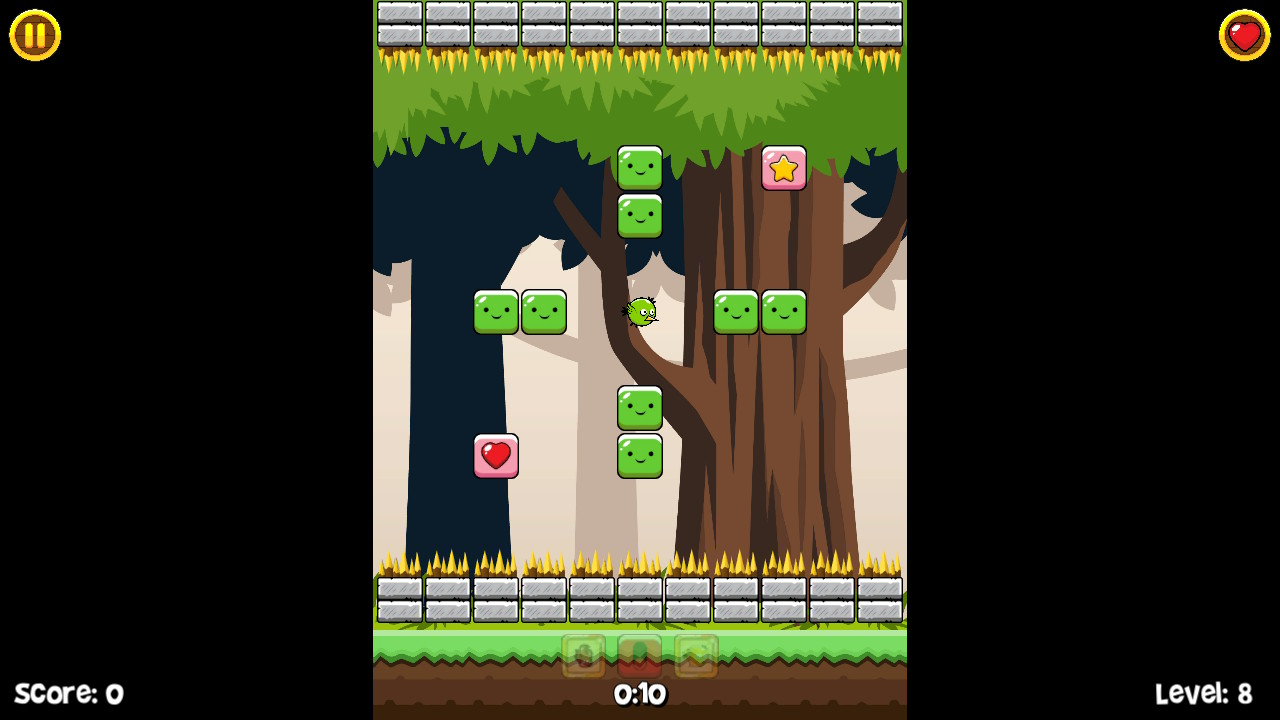Click the heart health icon top right
This screenshot has height=720, width=1280.
click(1244, 35)
